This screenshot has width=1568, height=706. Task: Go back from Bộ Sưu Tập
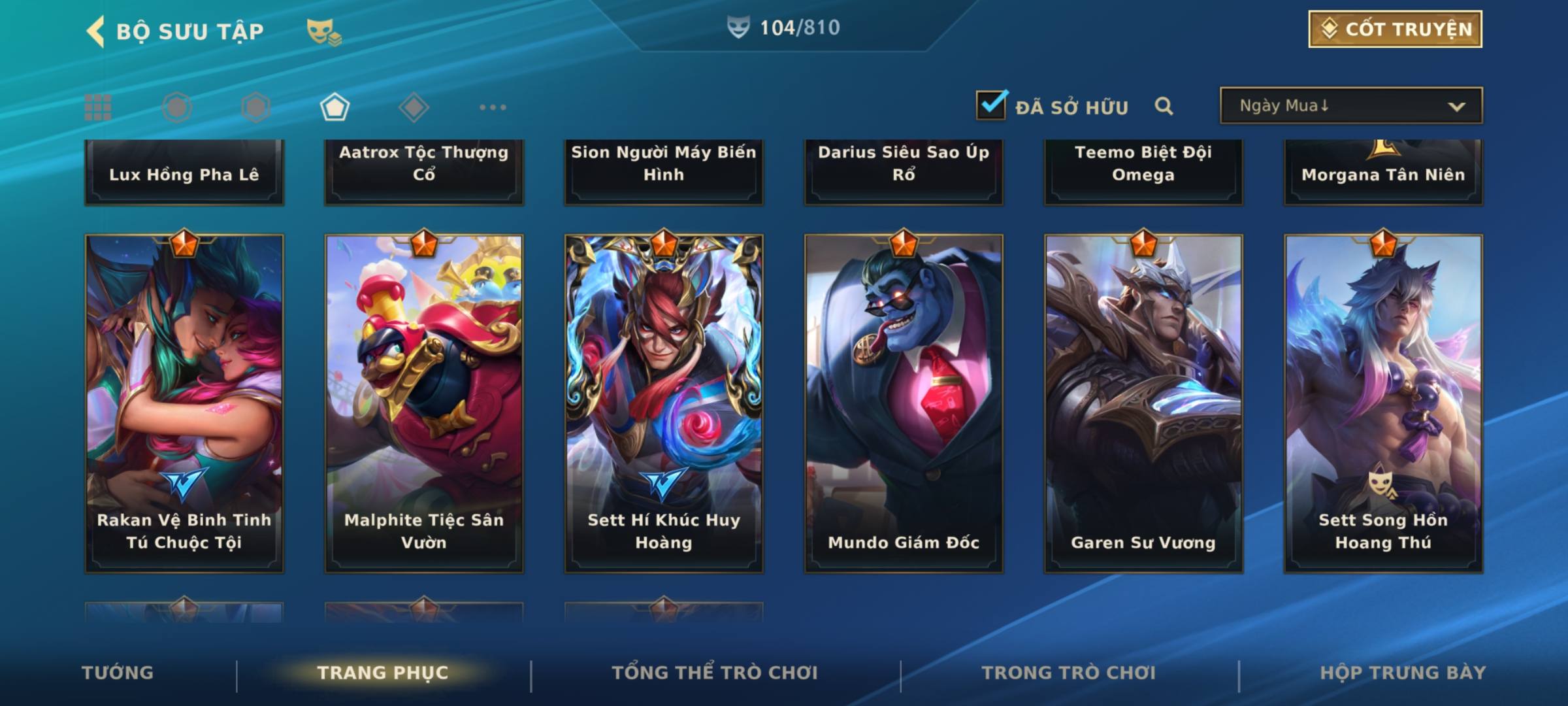[97, 31]
